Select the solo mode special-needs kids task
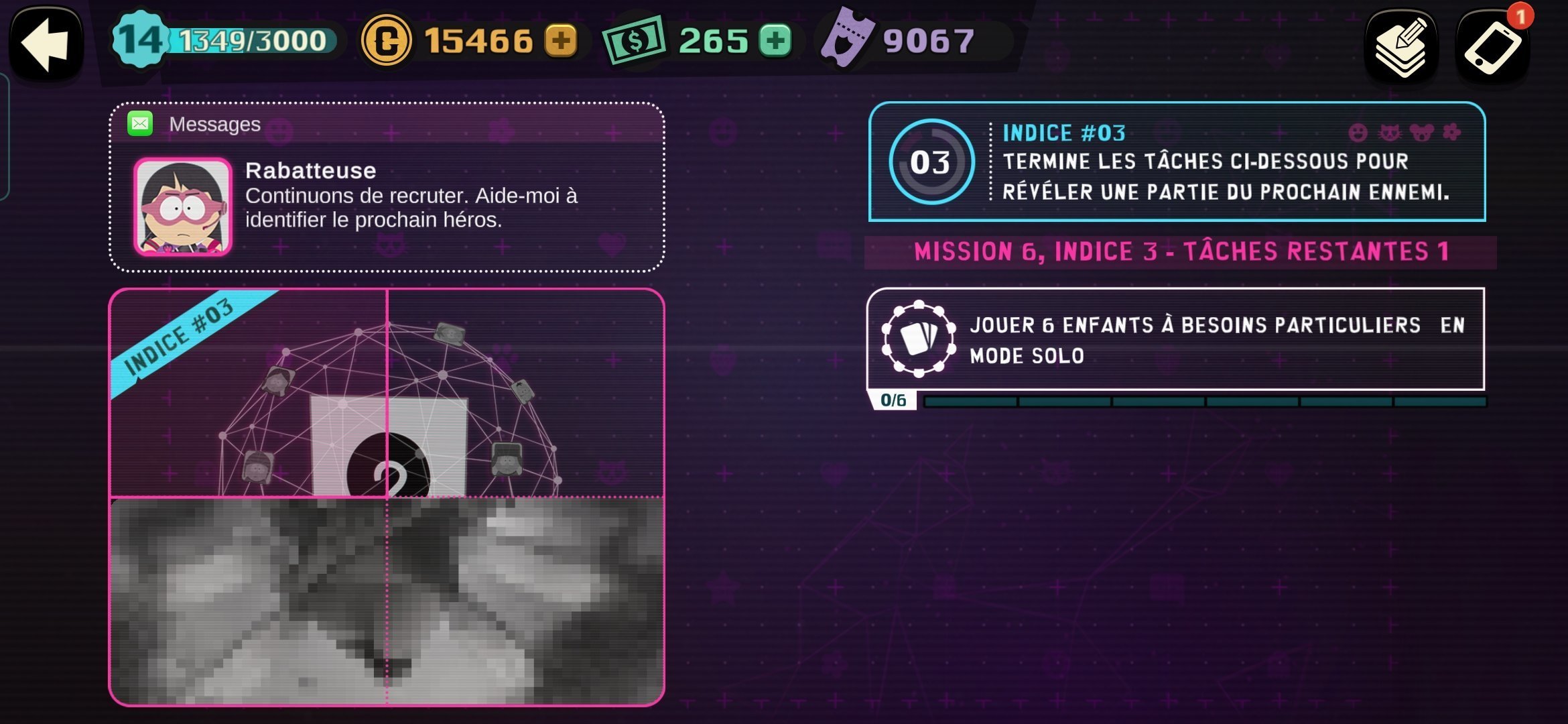This screenshot has width=1568, height=724. pyautogui.click(x=1175, y=340)
